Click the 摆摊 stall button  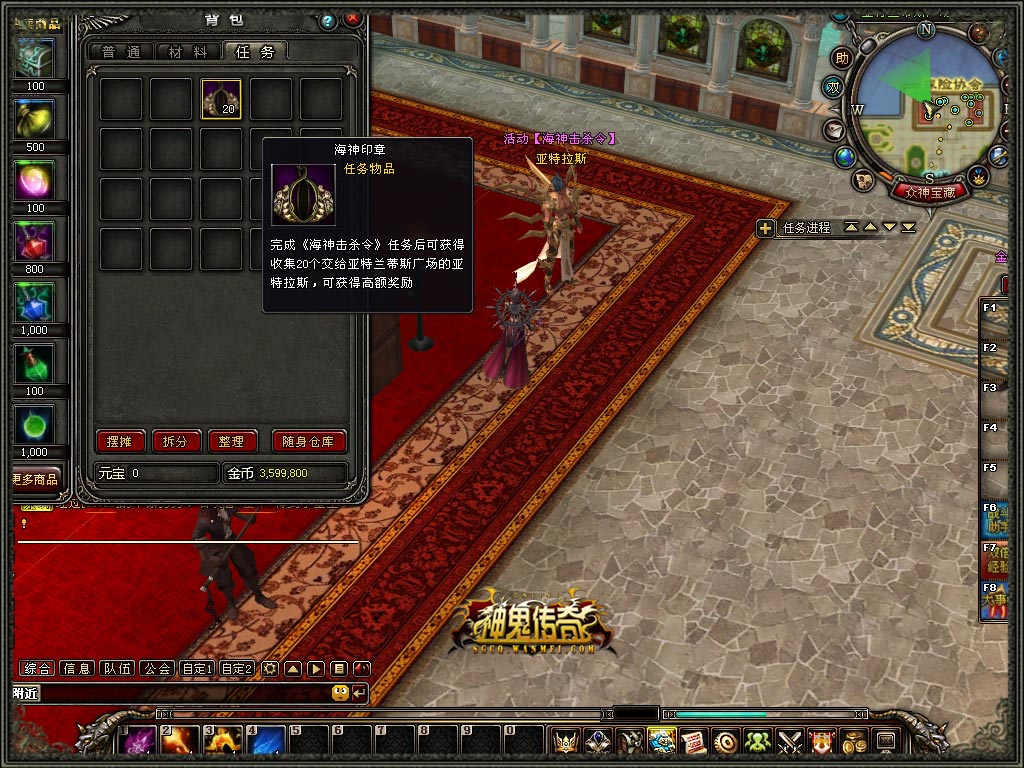point(121,441)
